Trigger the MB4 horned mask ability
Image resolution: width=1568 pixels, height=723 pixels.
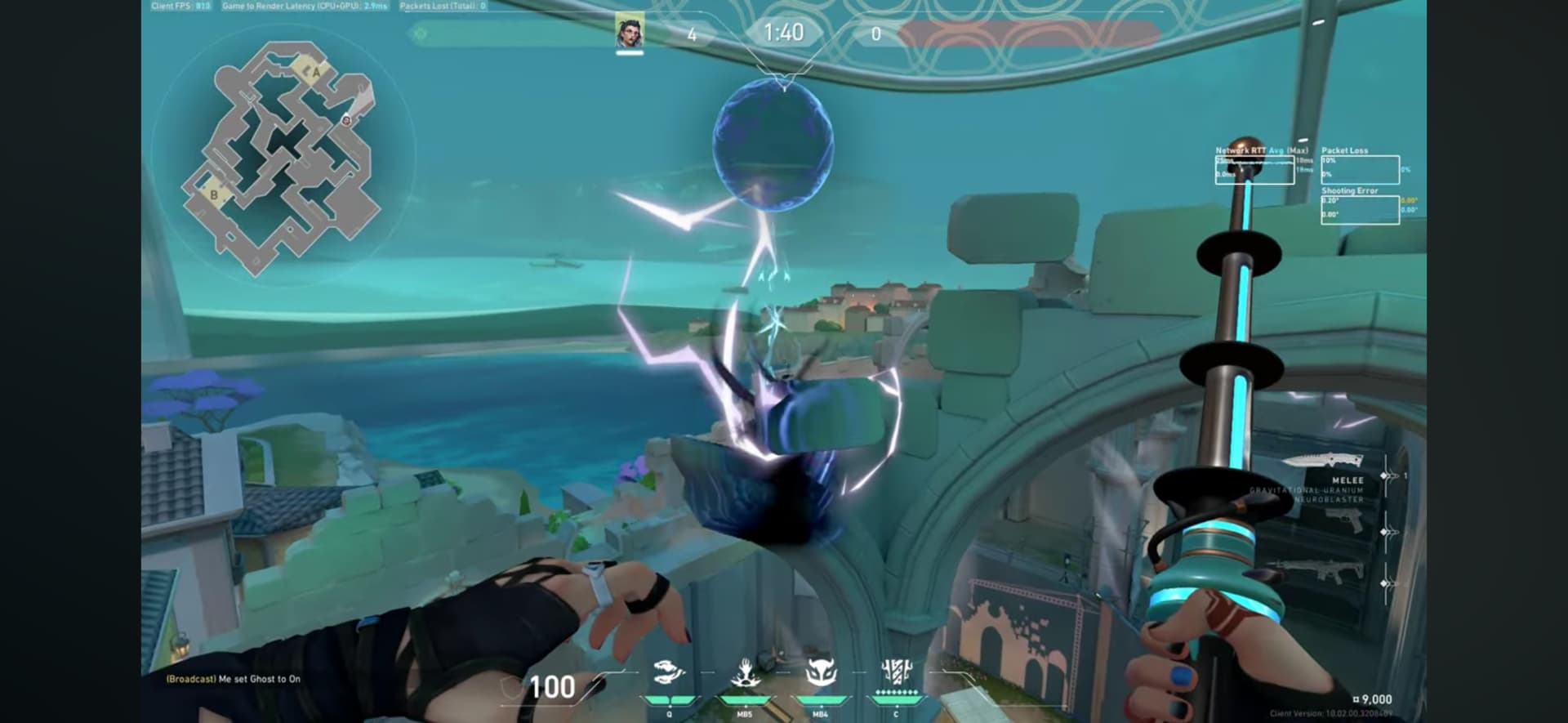click(x=820, y=675)
